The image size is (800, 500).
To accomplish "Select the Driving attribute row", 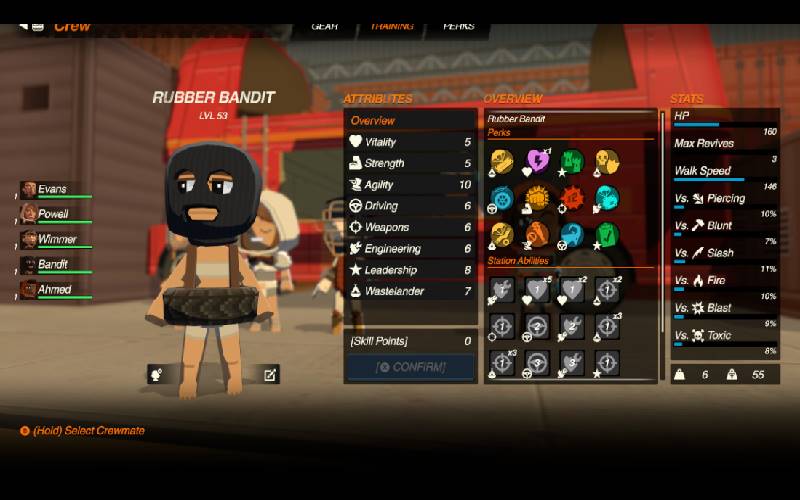I will 410,206.
